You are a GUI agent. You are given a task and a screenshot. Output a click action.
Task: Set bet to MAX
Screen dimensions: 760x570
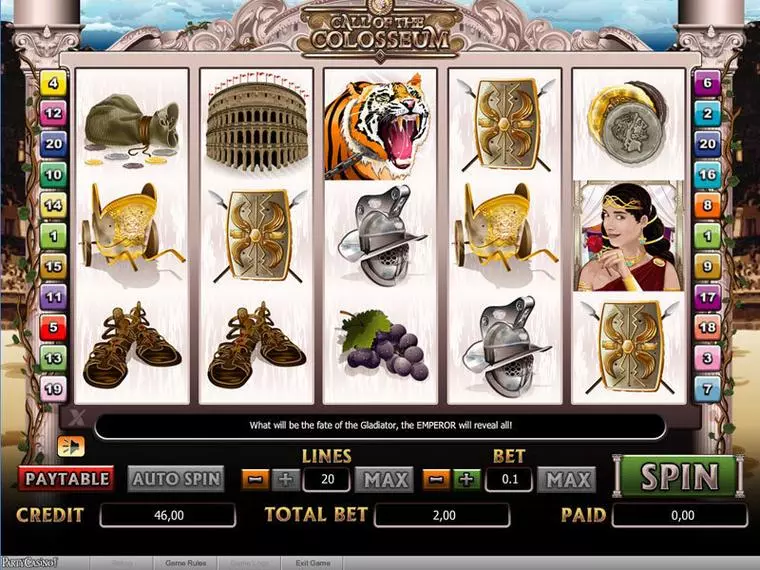566,479
